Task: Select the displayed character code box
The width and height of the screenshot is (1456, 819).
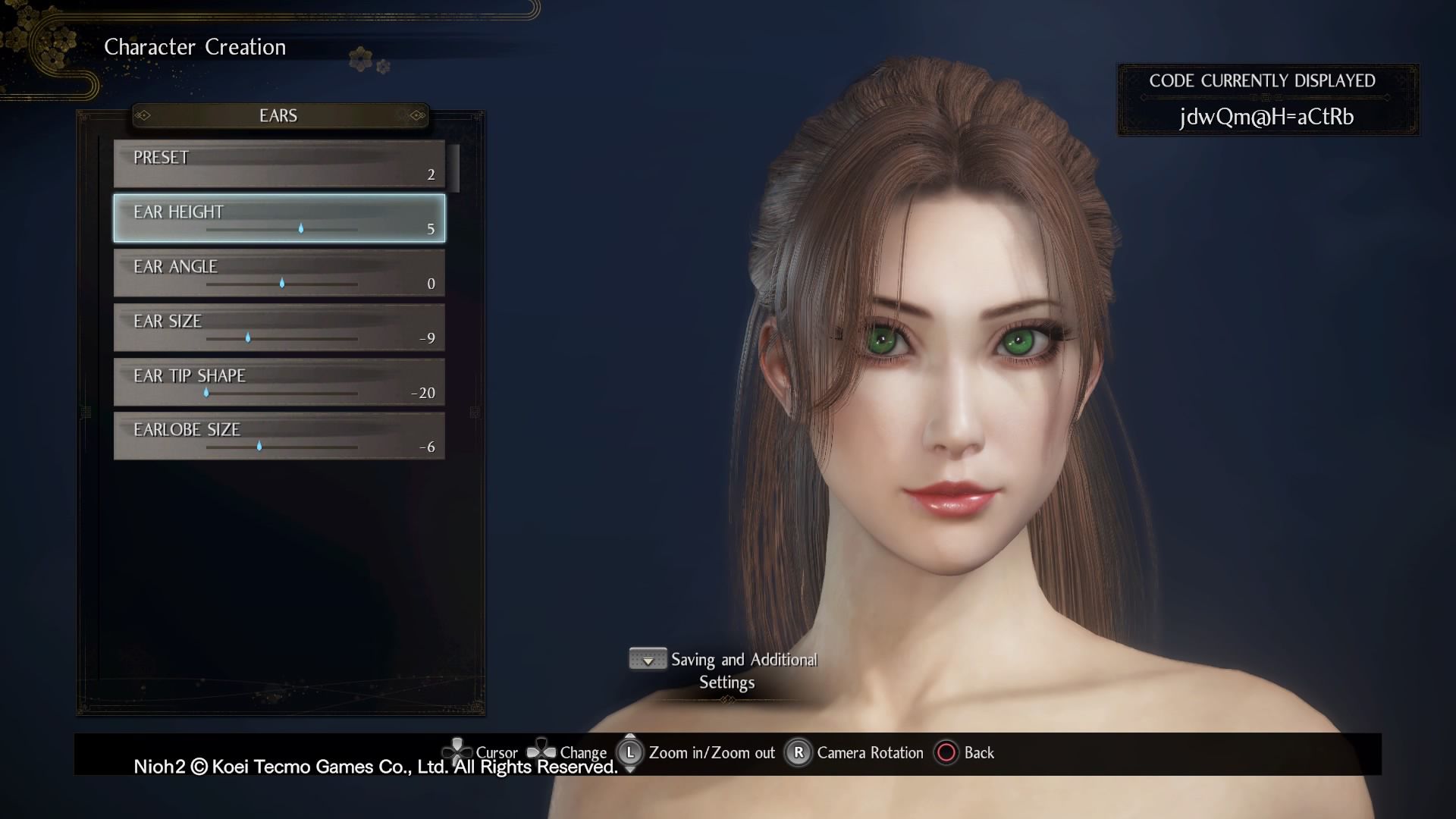Action: 1267,100
